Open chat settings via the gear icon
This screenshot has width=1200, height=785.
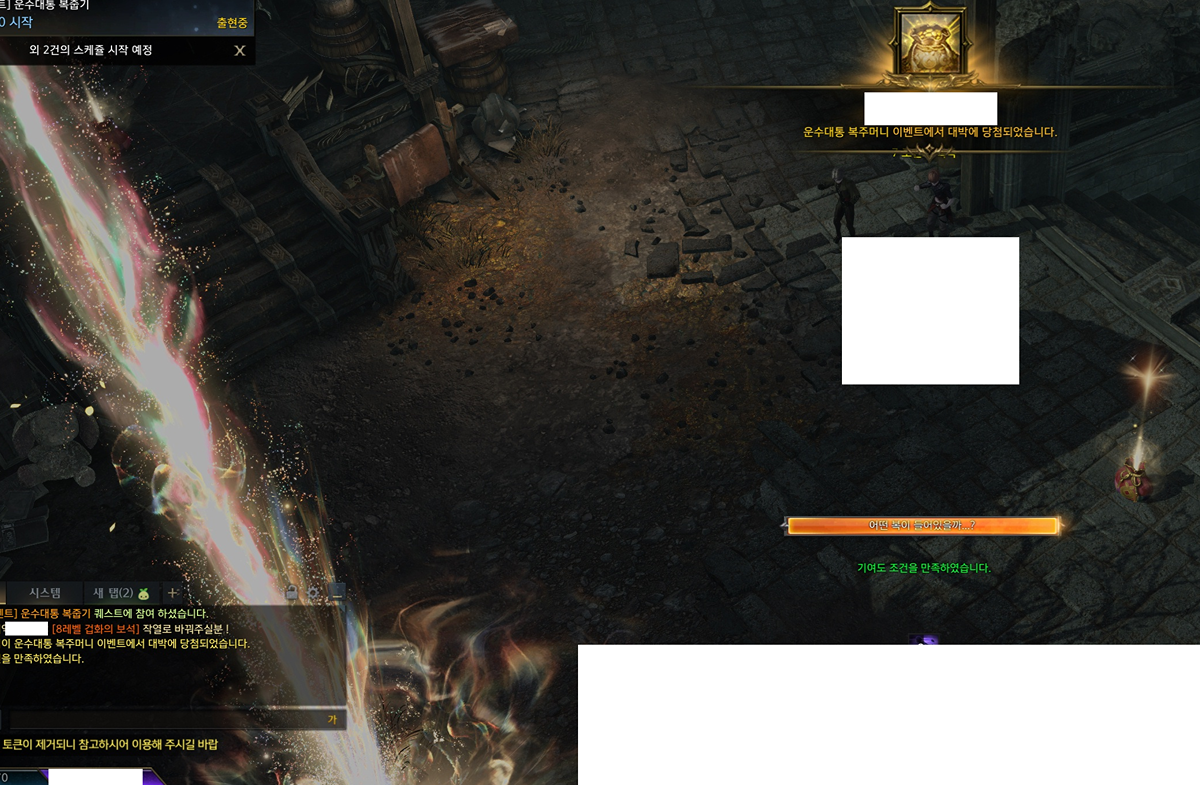(x=313, y=593)
